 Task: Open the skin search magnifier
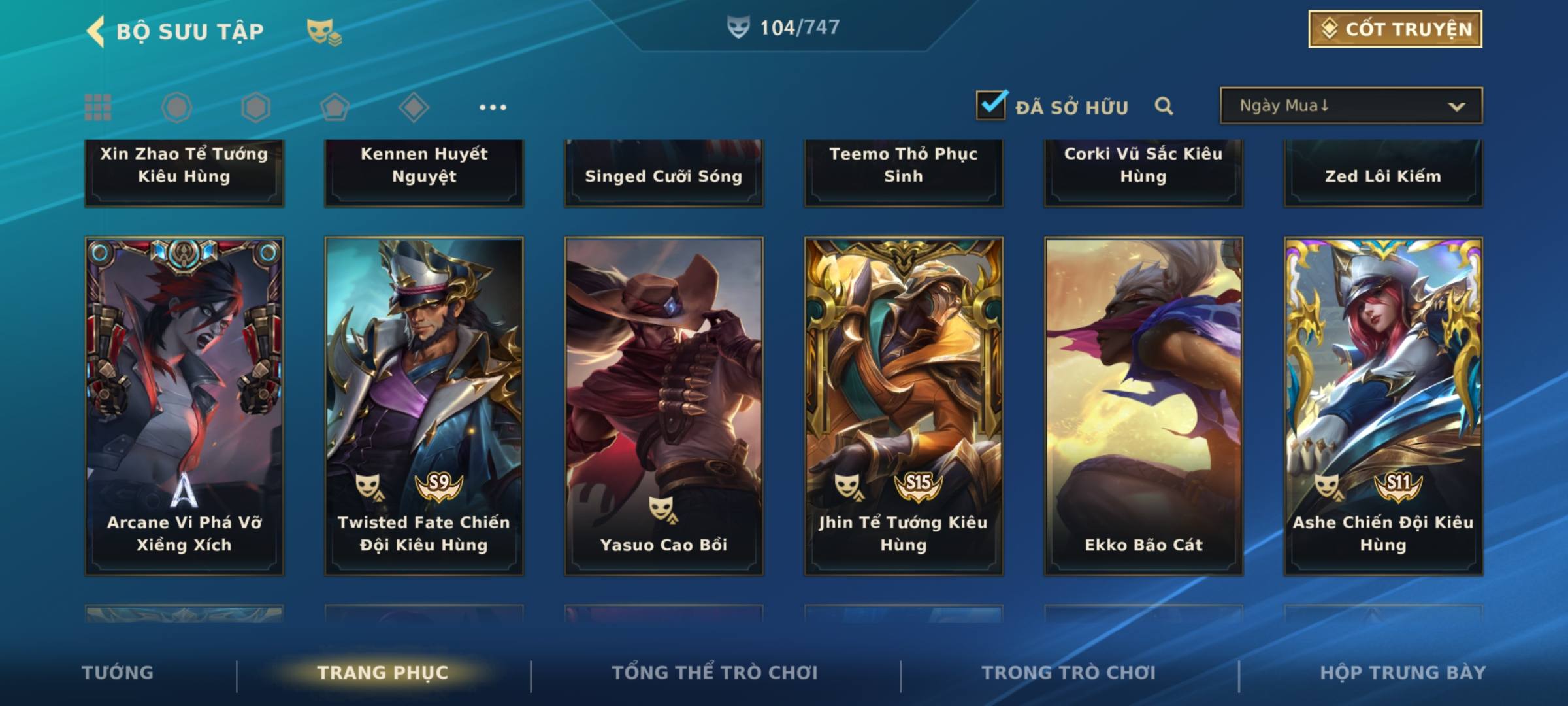[x=1164, y=106]
